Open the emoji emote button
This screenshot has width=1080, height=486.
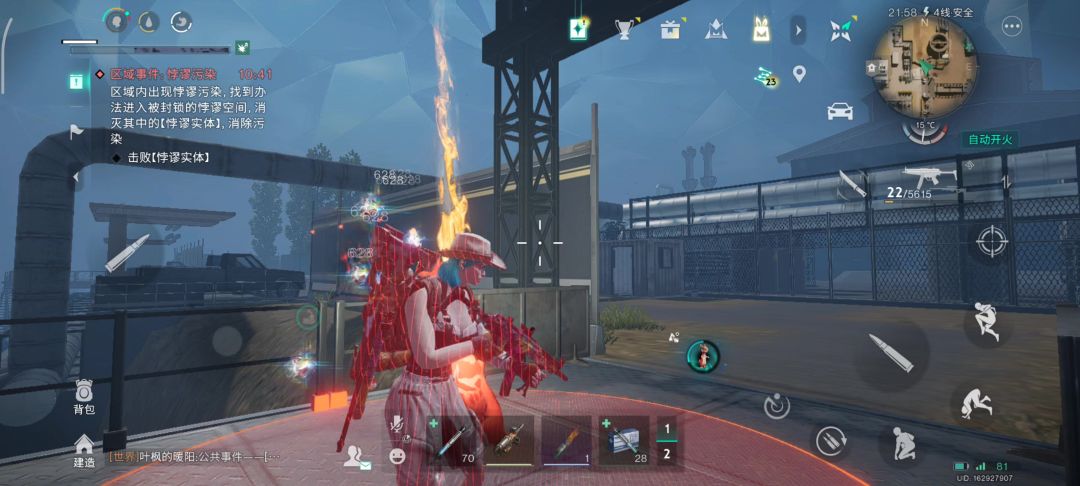398,456
